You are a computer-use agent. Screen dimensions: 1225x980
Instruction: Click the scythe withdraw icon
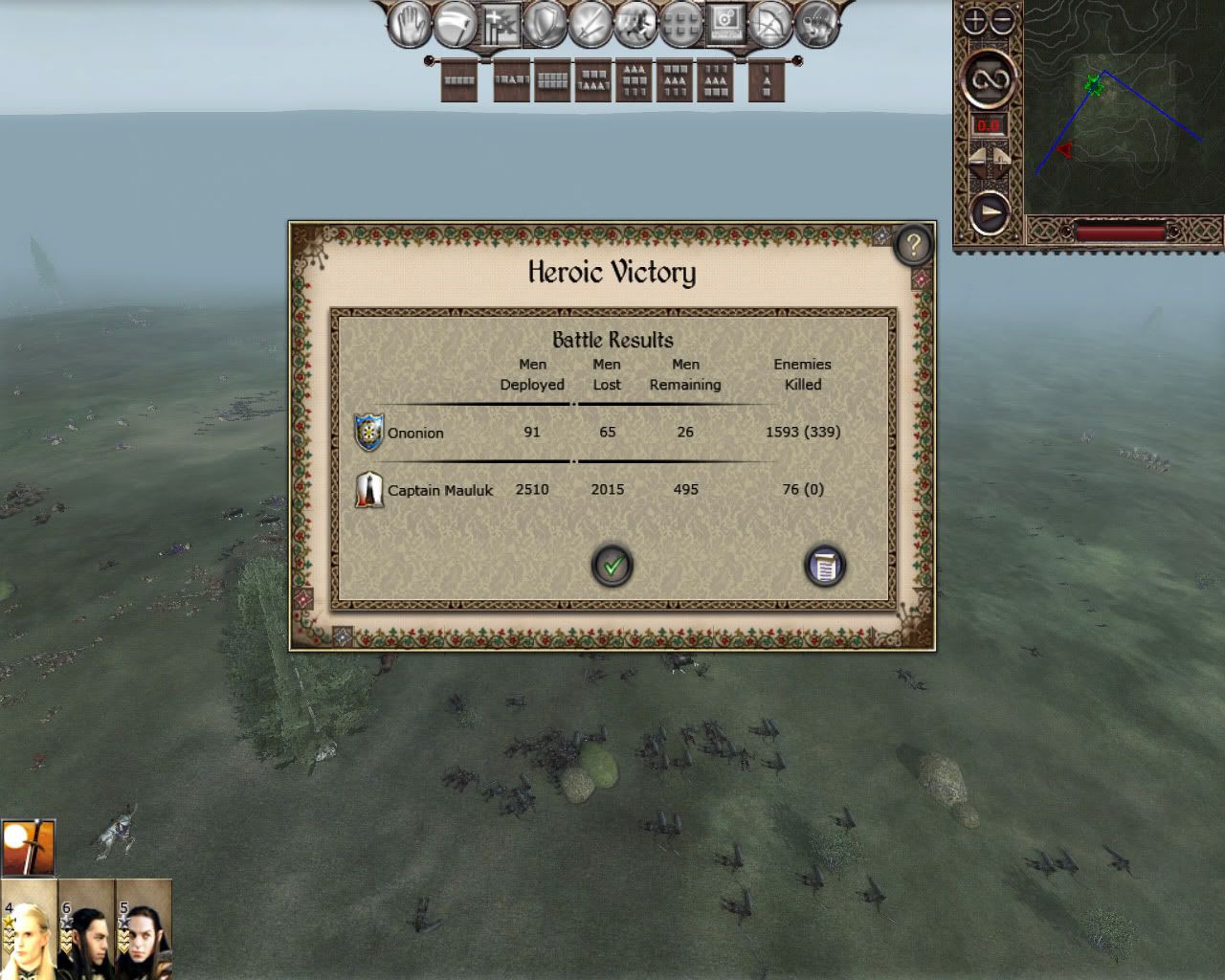(x=454, y=26)
